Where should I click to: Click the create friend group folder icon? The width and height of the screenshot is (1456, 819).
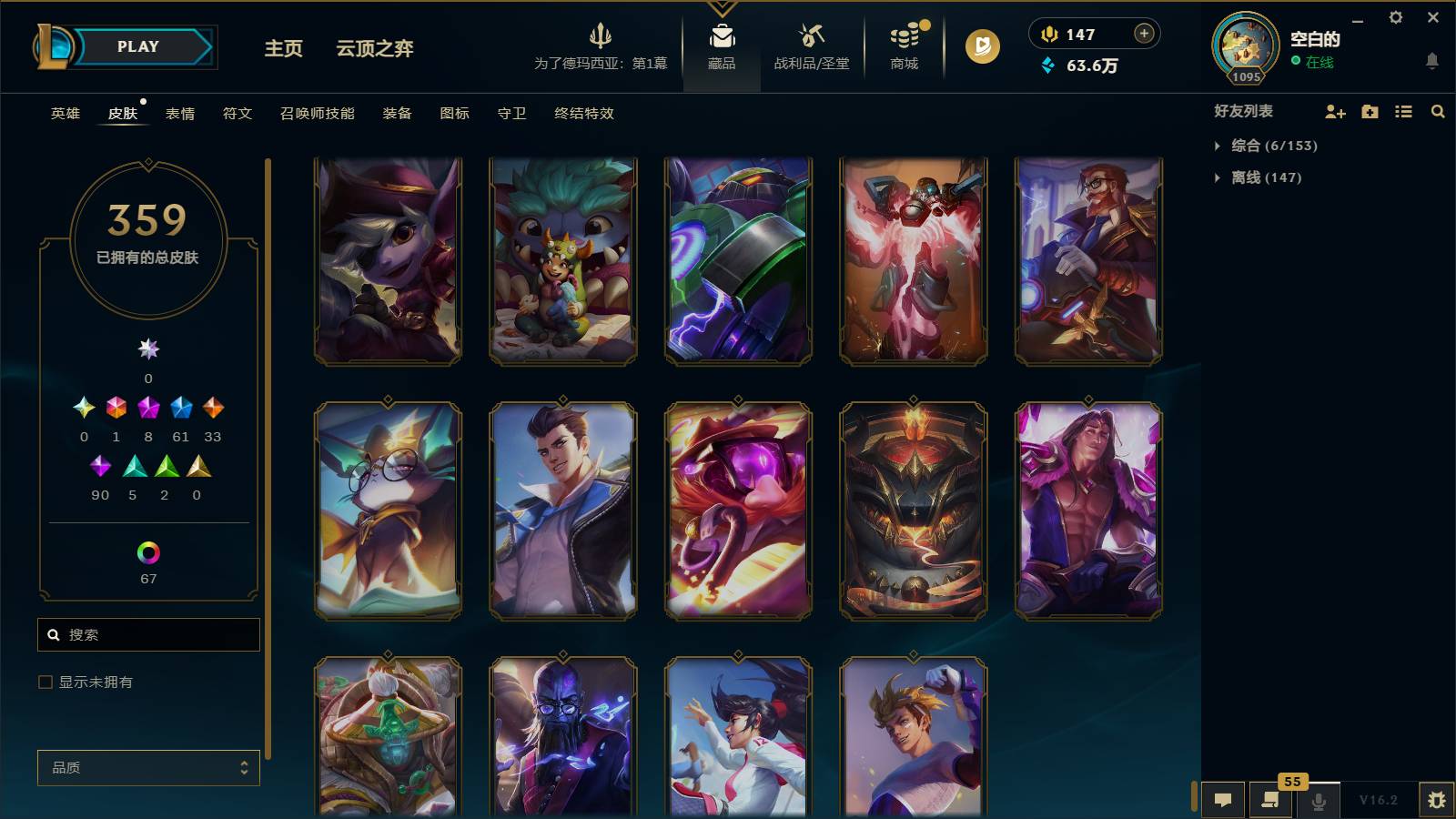(x=1370, y=112)
